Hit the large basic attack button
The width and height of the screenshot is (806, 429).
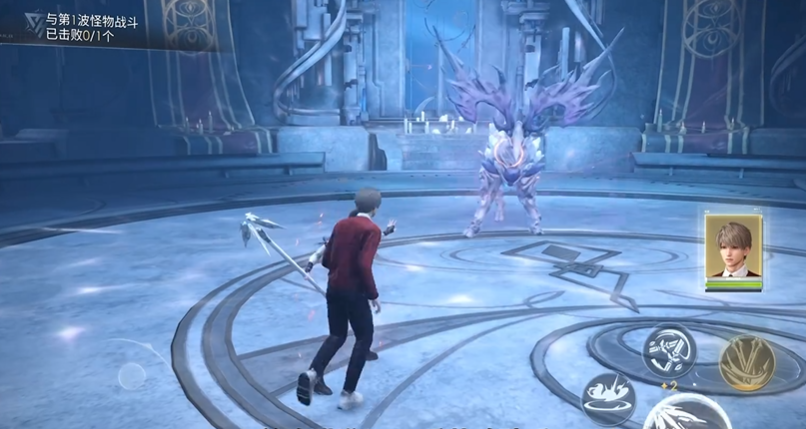pyautogui.click(x=685, y=415)
